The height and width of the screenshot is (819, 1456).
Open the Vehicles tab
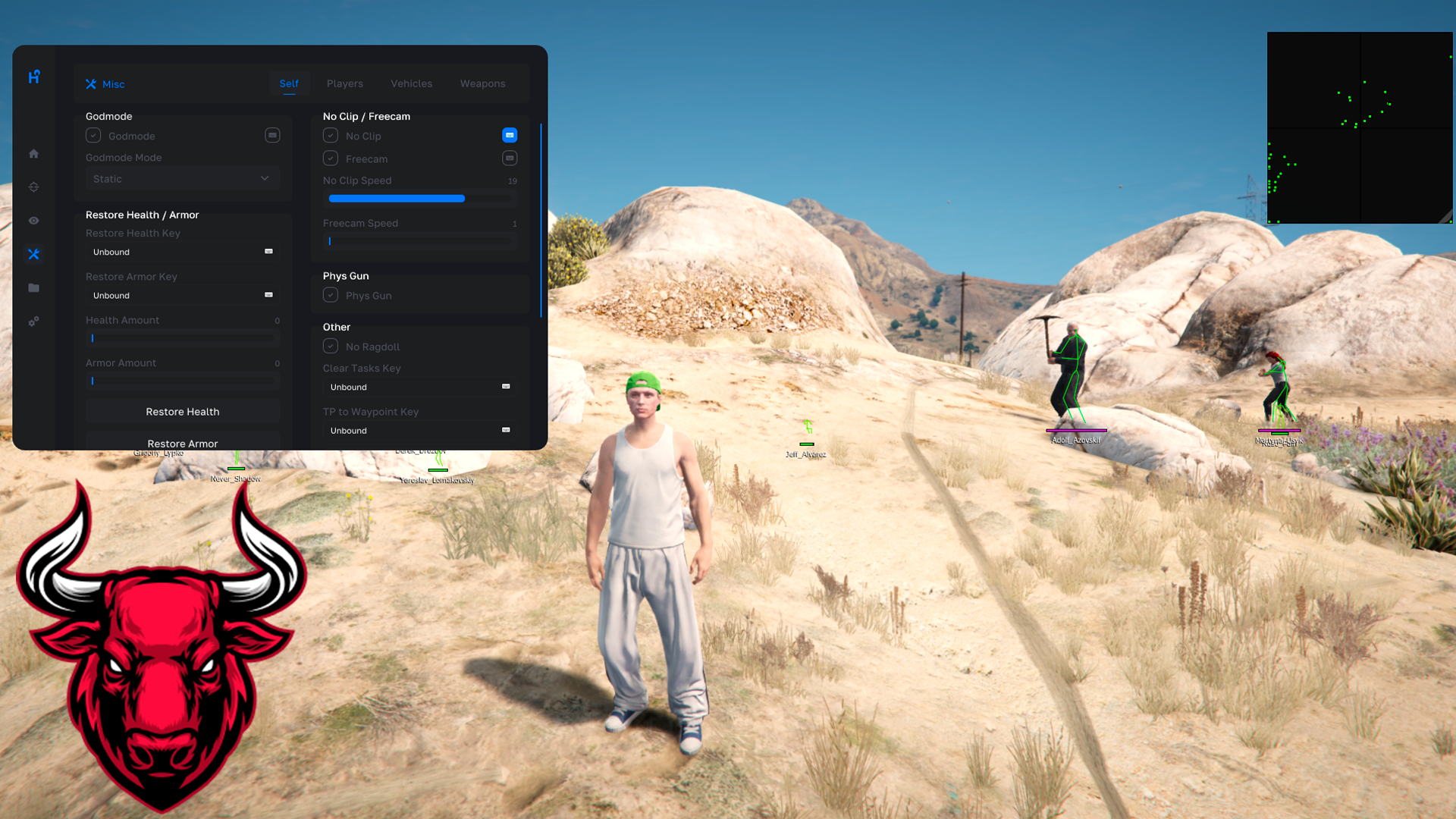pos(411,83)
